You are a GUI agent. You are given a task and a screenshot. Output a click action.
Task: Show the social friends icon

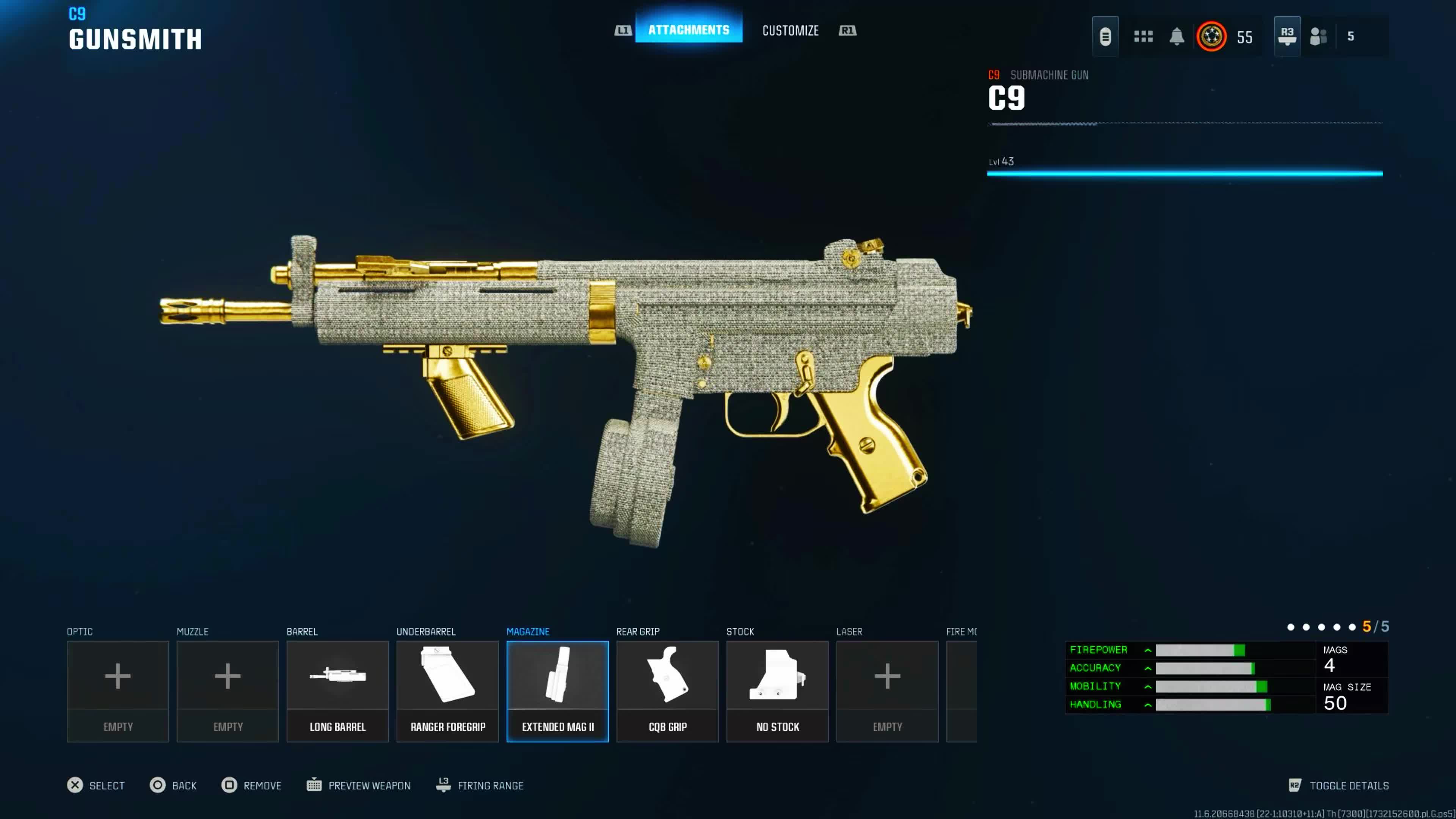pos(1318,37)
